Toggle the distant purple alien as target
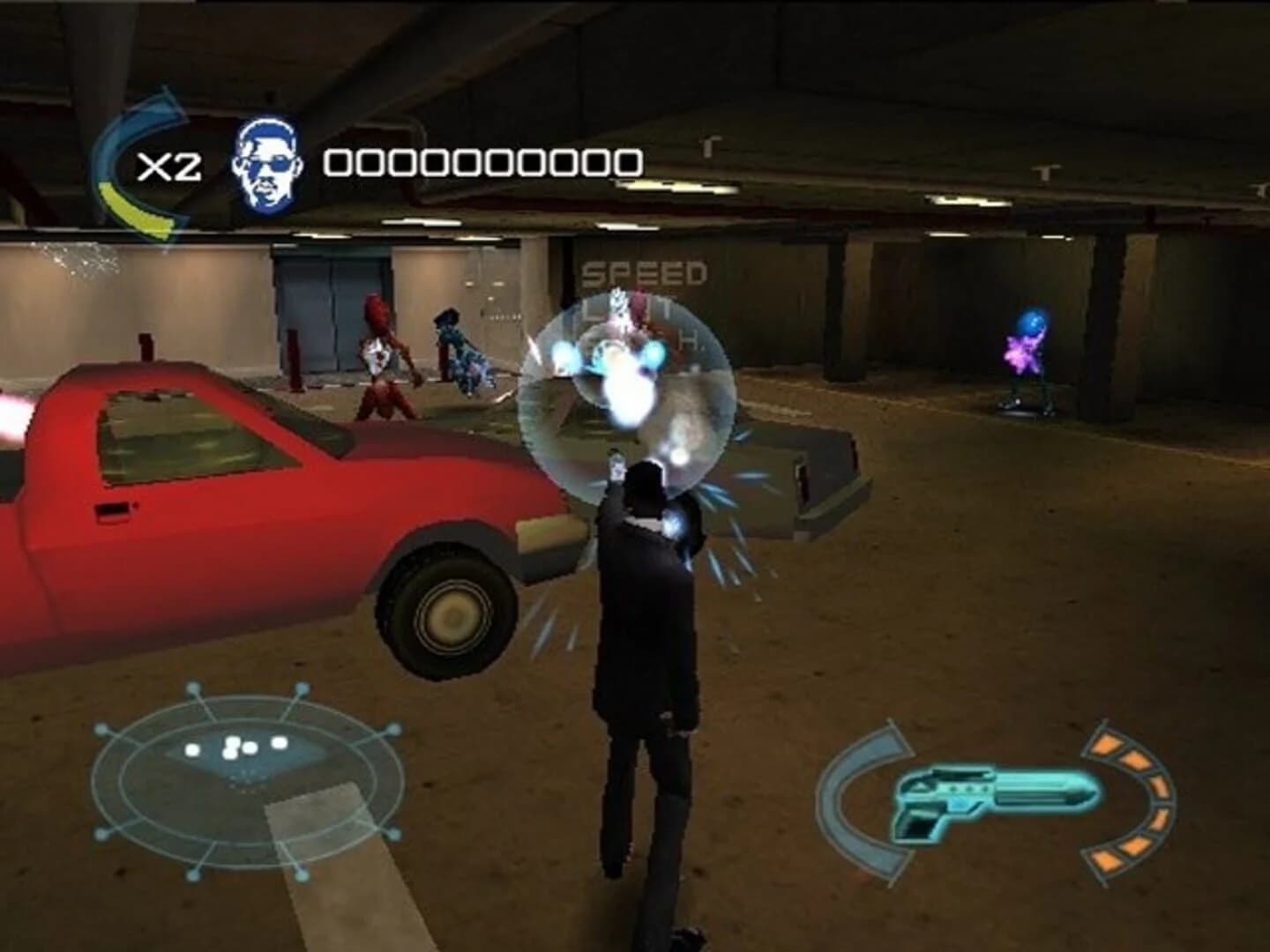Image resolution: width=1270 pixels, height=952 pixels. tap(1027, 353)
